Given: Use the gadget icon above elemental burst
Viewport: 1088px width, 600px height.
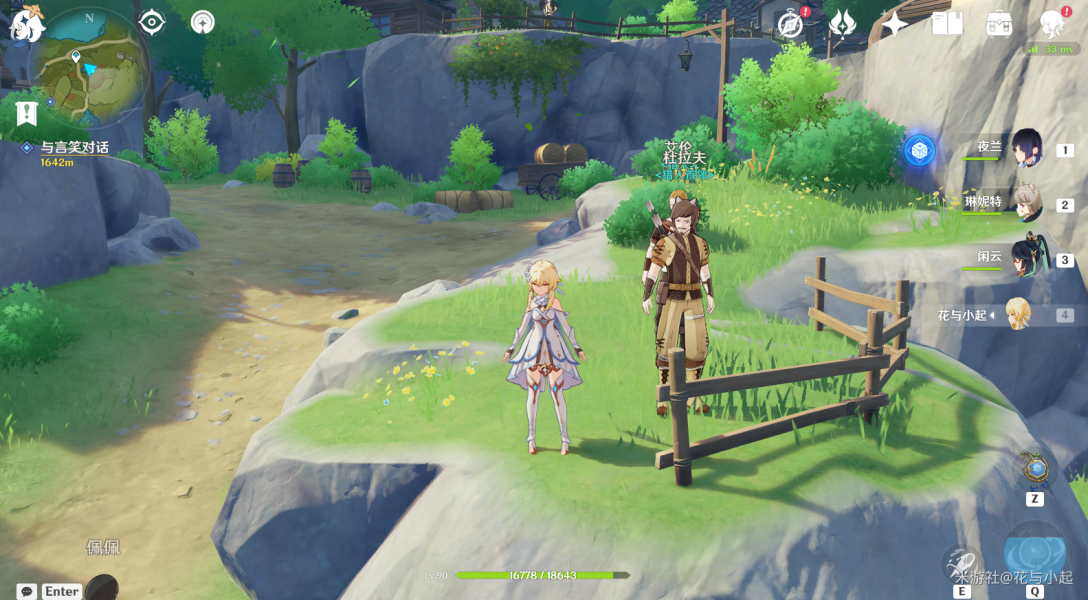Looking at the screenshot, I should click(1034, 468).
